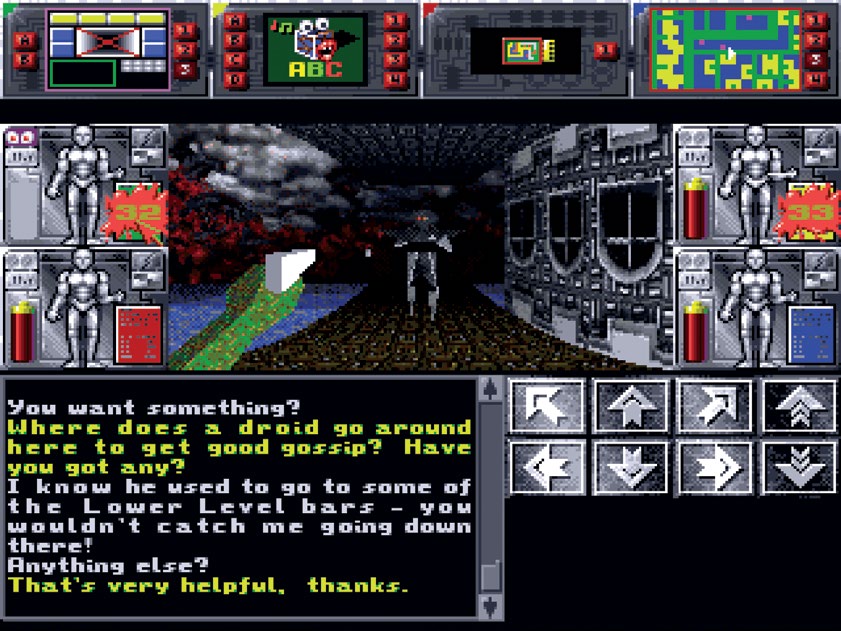Sidestep left with the left arrow button

point(547,467)
